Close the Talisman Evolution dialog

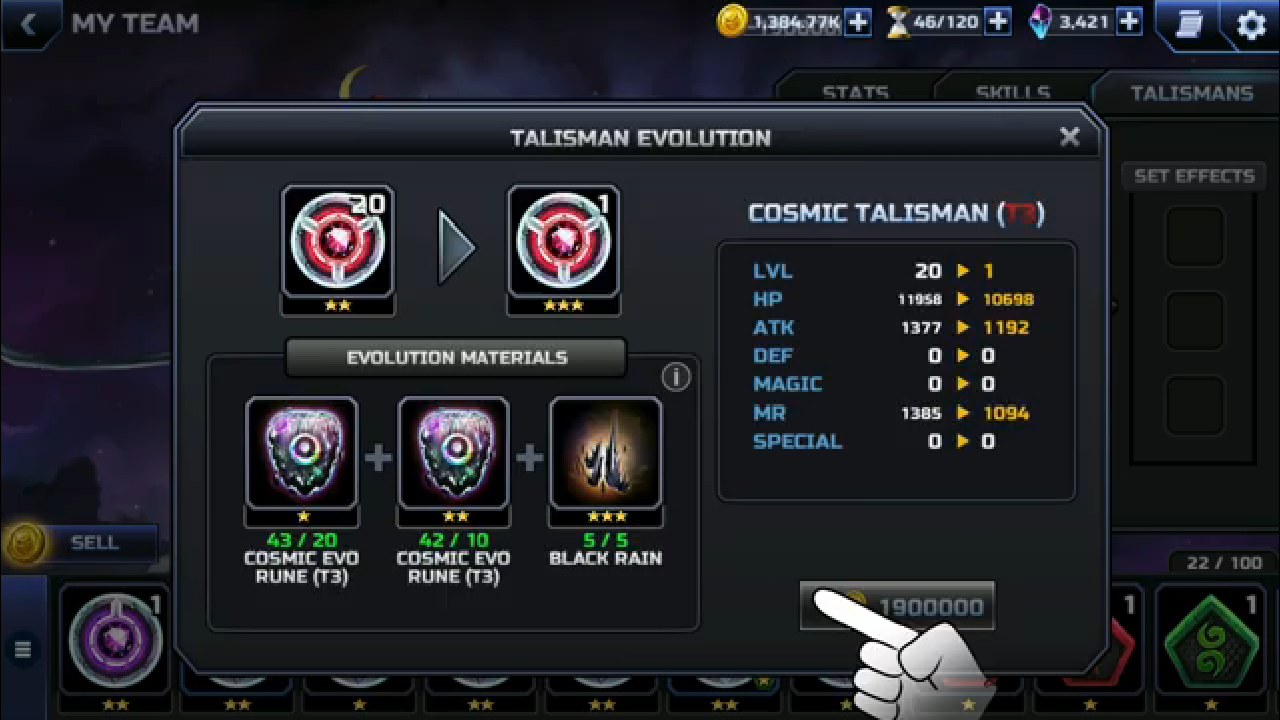[x=1069, y=137]
